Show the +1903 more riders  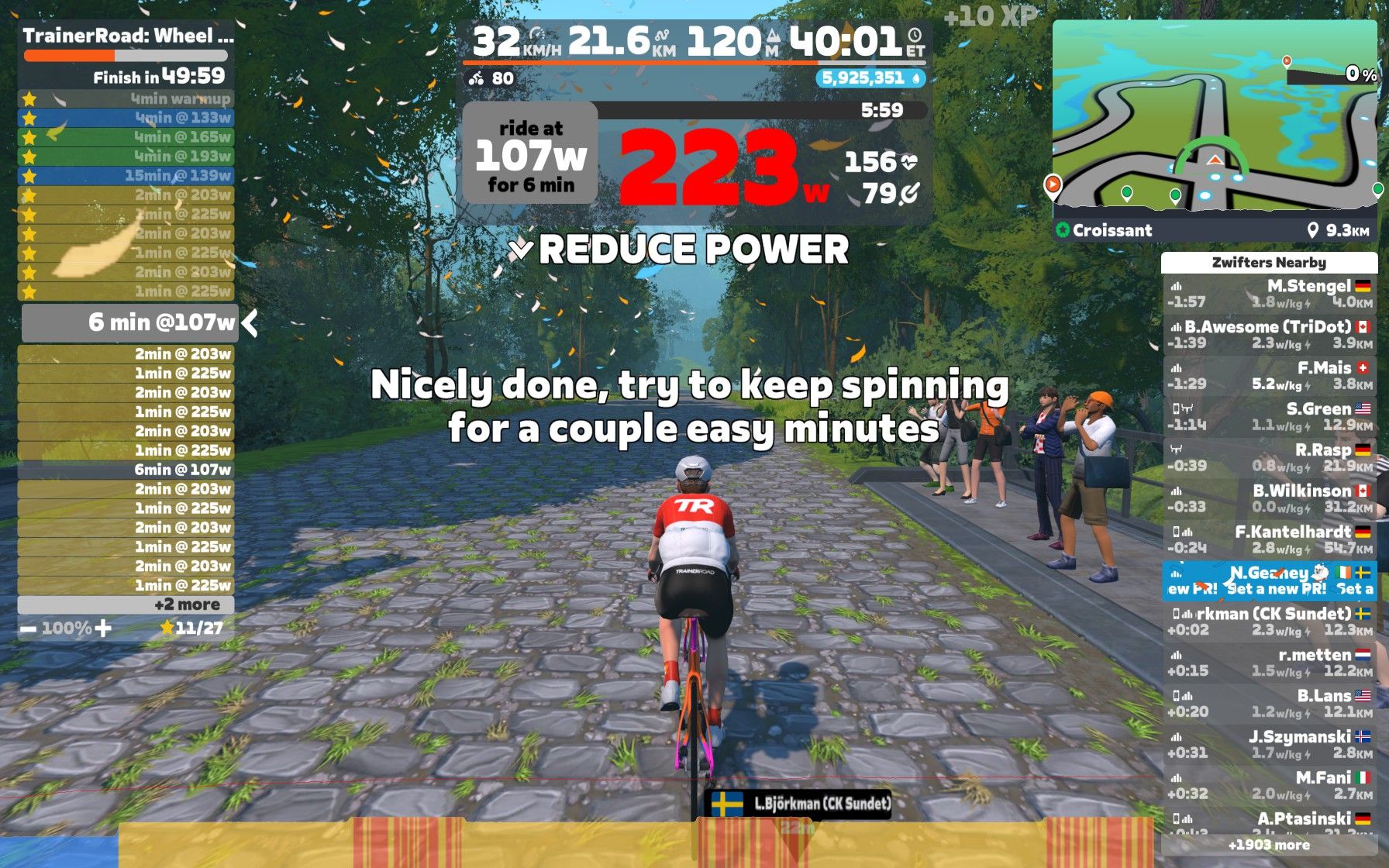pyautogui.click(x=1269, y=846)
